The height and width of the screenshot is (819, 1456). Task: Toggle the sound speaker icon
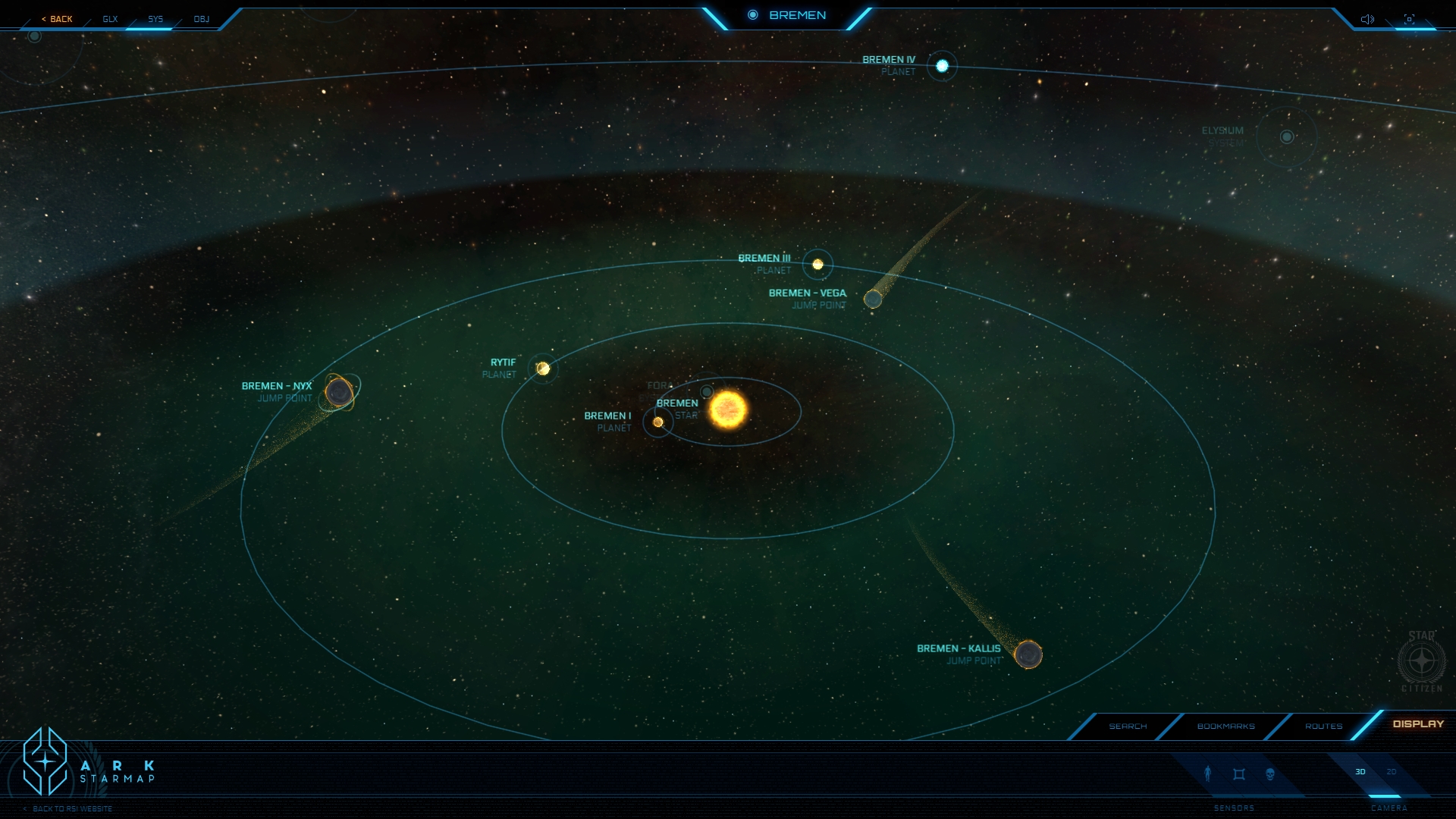point(1367,19)
